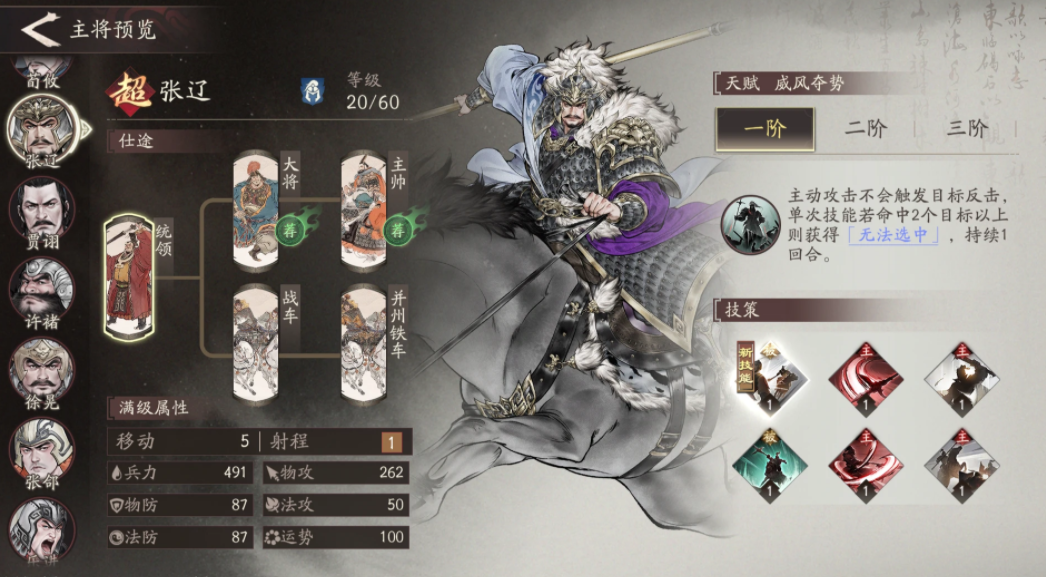Select 许褚 in the general list
Screen dimensions: 1046x577
coord(42,289)
